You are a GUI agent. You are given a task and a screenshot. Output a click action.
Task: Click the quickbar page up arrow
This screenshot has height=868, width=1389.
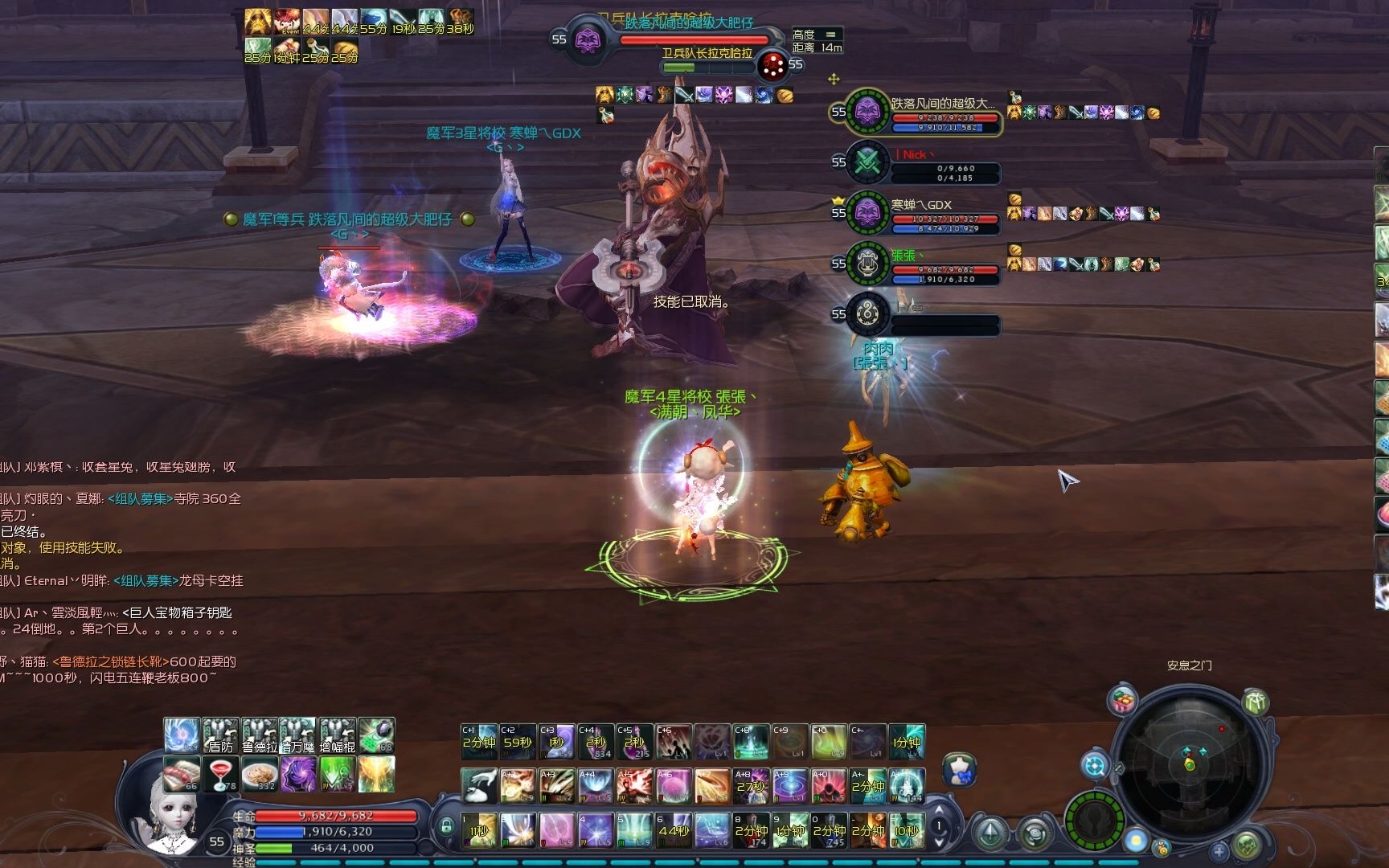point(939,809)
